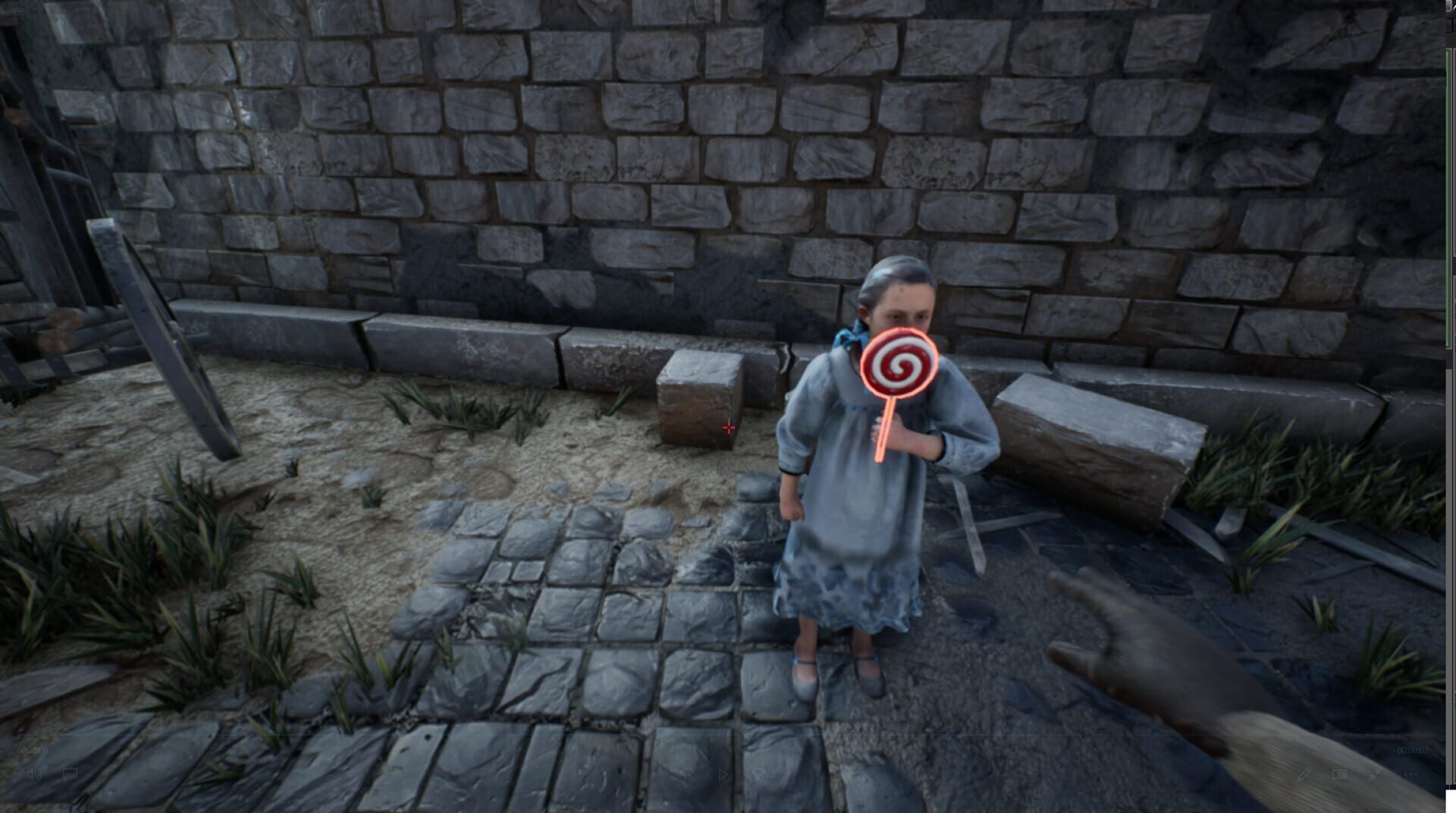This screenshot has height=813, width=1456.
Task: Open the pencil annotation icon bottom right
Action: pos(1304,775)
